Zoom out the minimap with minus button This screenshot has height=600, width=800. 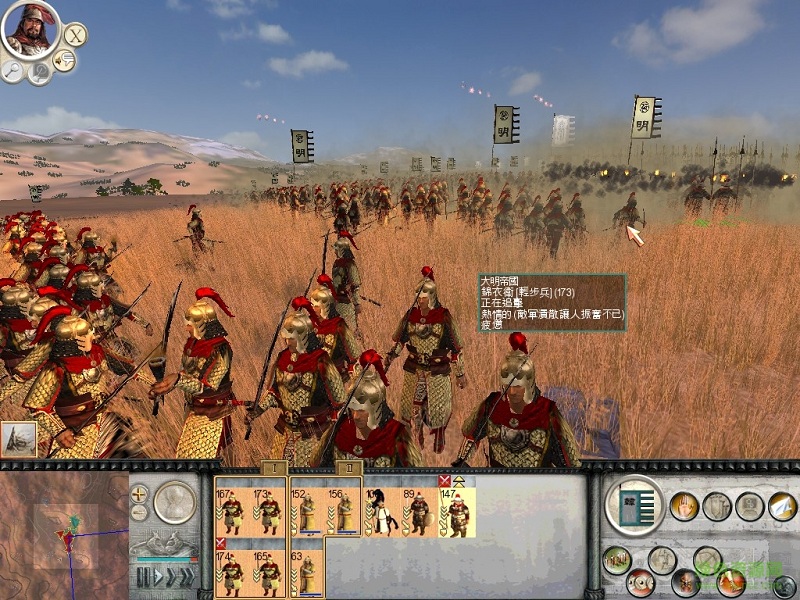tap(139, 513)
